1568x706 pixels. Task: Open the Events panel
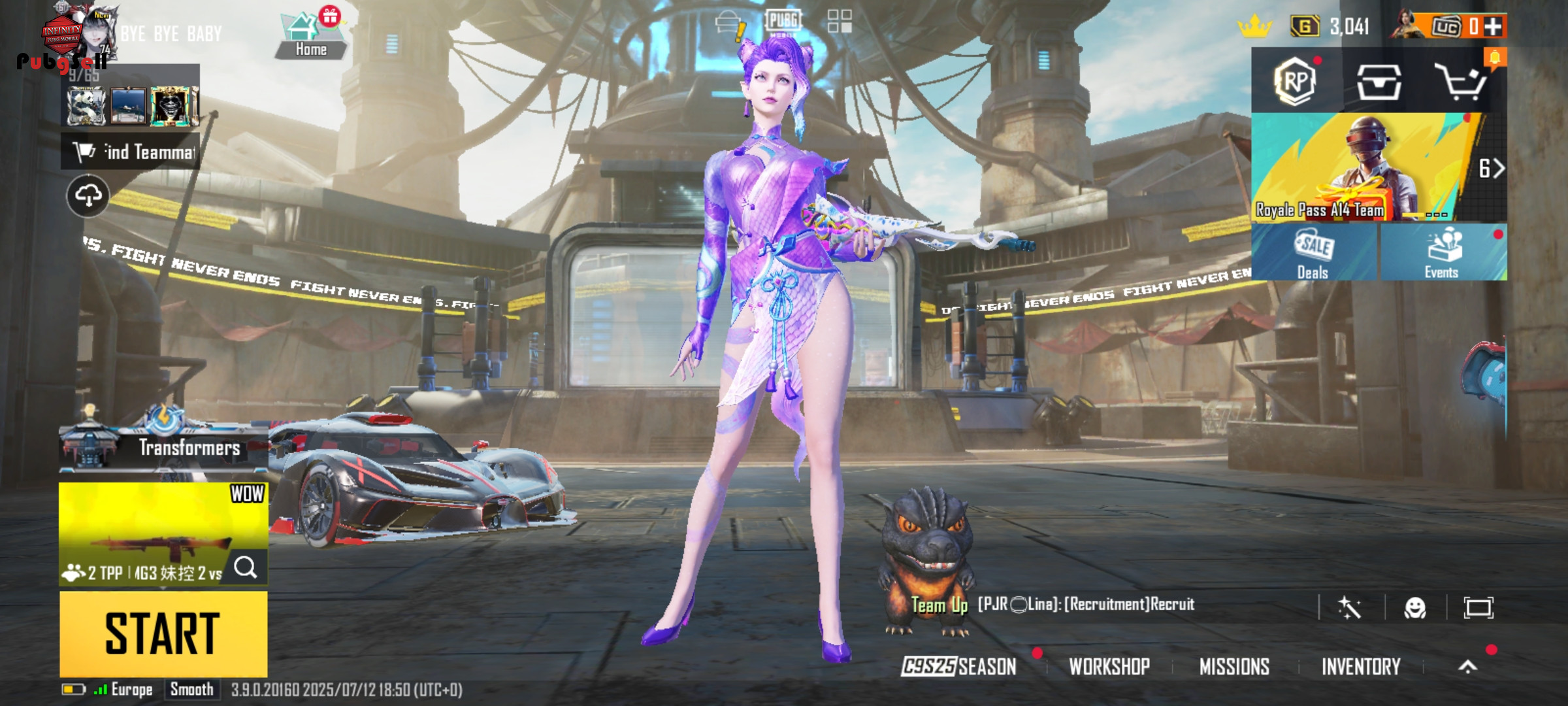click(x=1442, y=253)
